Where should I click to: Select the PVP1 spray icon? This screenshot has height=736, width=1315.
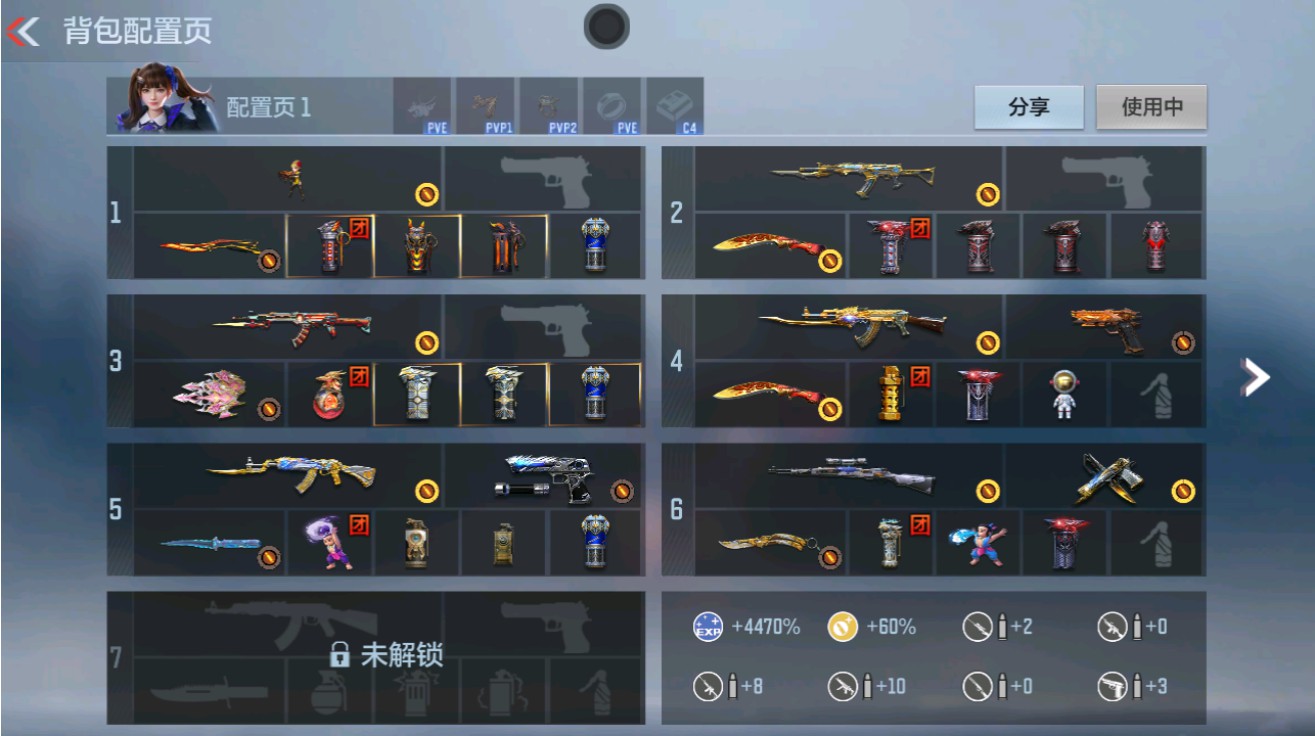pos(487,105)
